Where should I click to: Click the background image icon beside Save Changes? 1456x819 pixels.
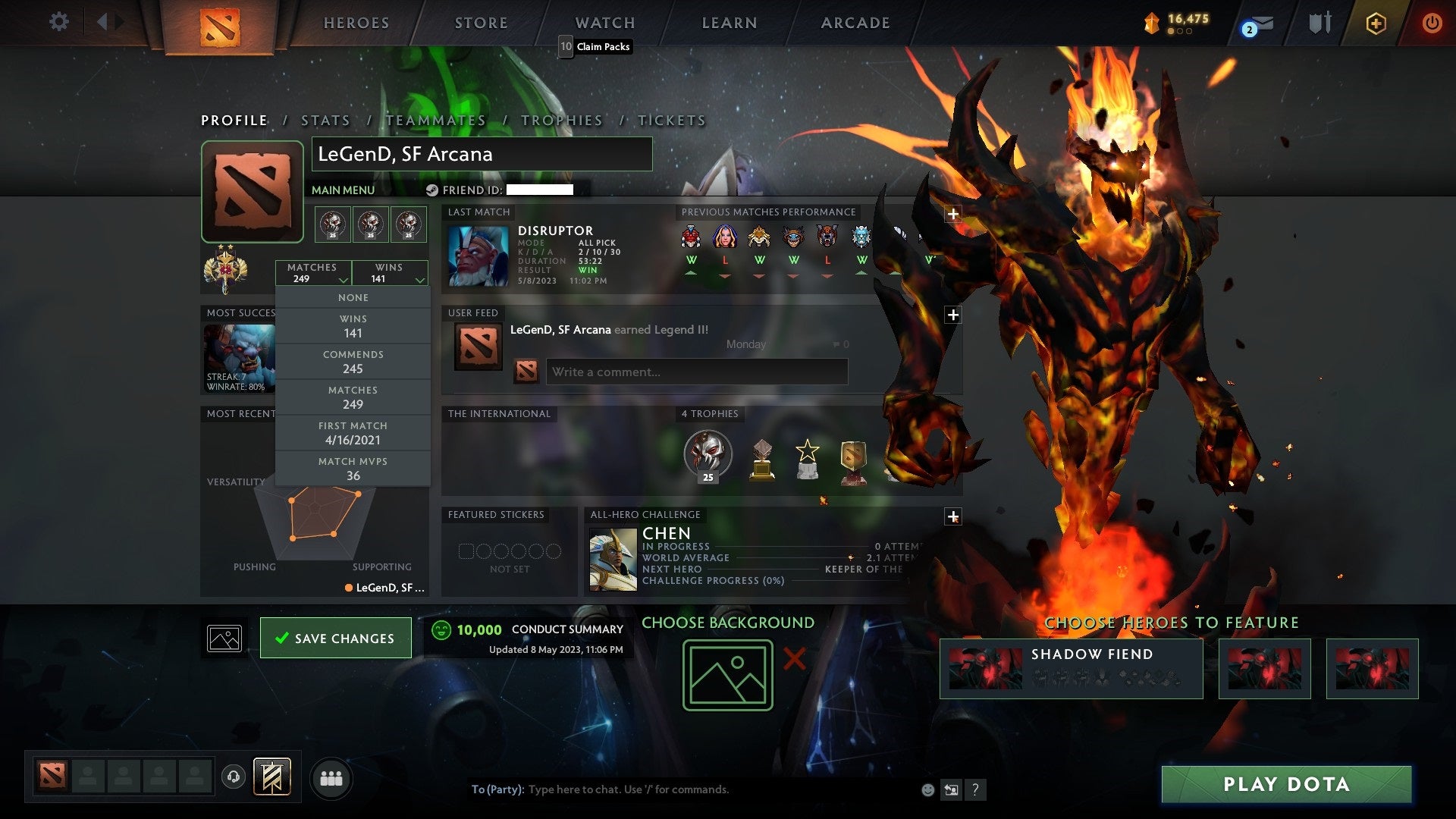[x=224, y=638]
